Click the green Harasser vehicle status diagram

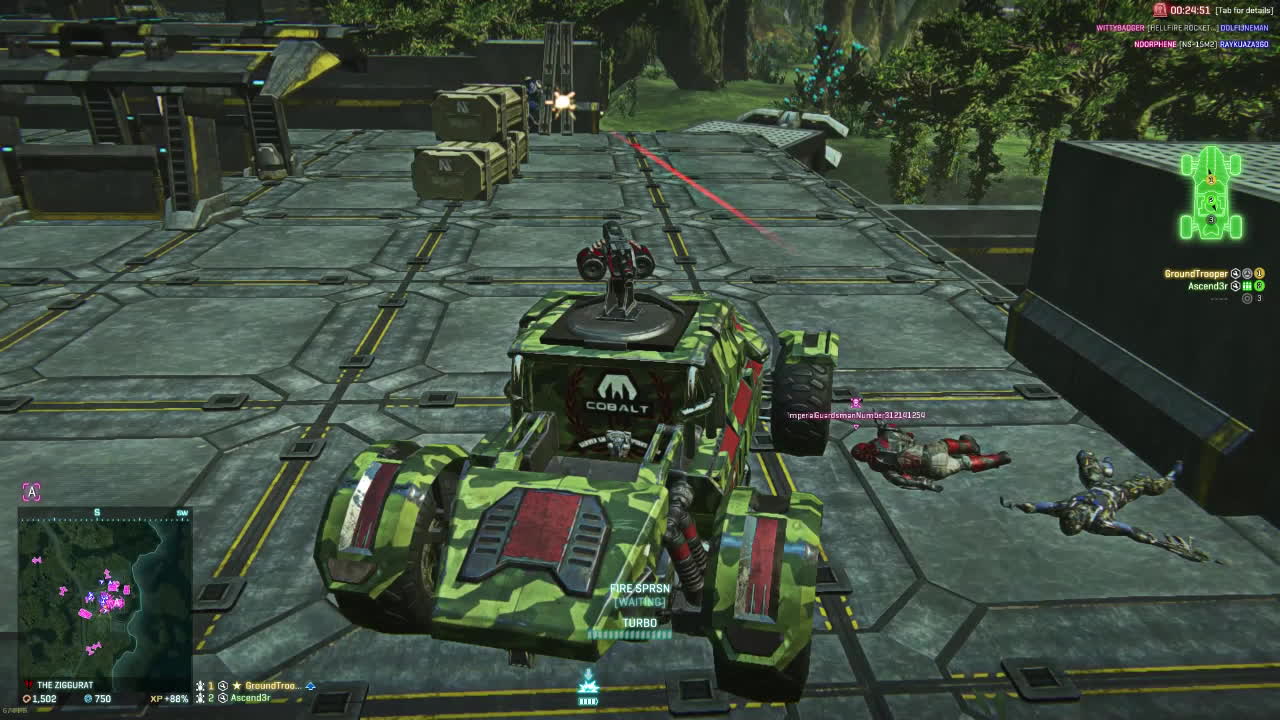click(x=1211, y=194)
